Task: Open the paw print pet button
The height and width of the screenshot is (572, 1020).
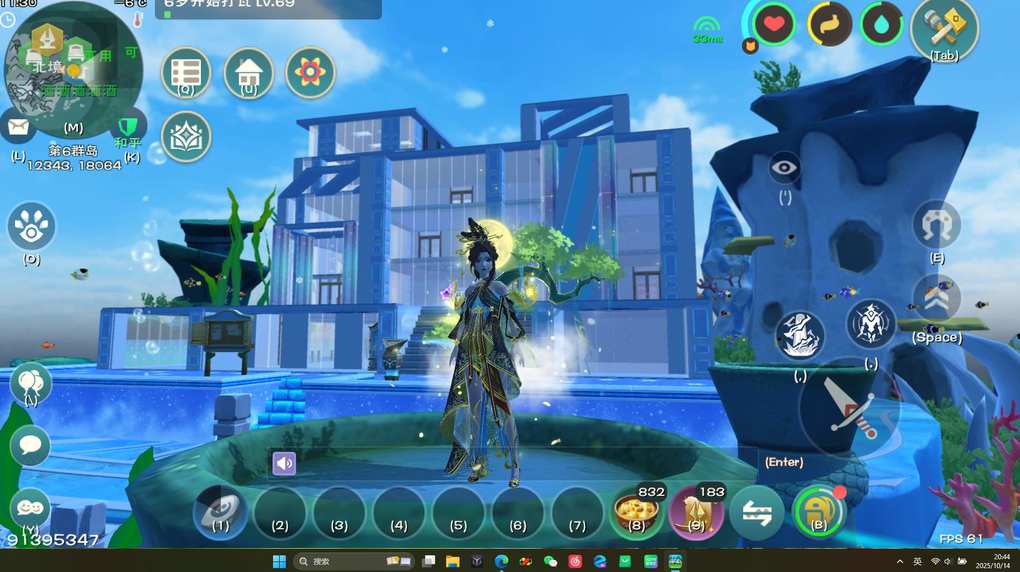Action: pos(32,226)
